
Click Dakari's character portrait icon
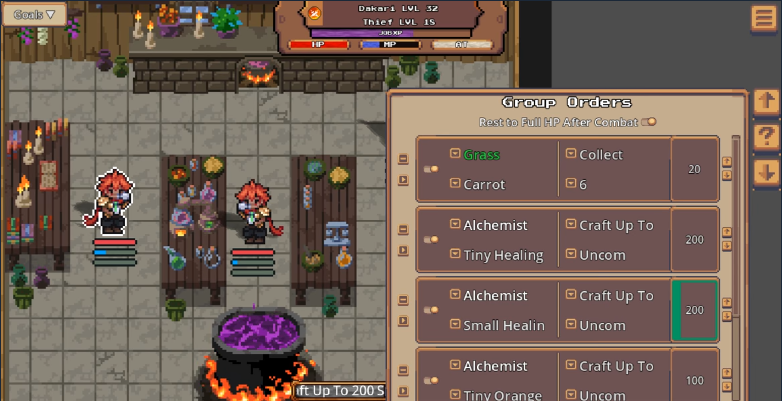tap(315, 13)
